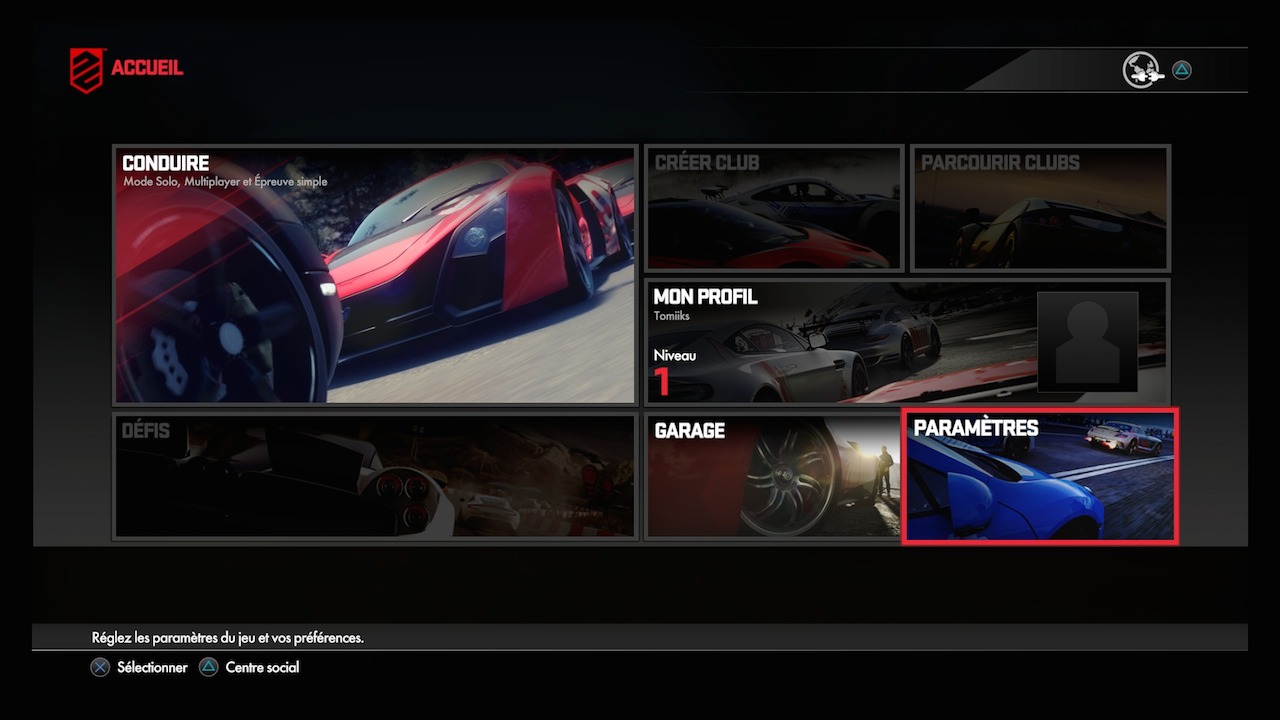Enter the Garage tile
The image size is (1280, 720).
point(773,477)
